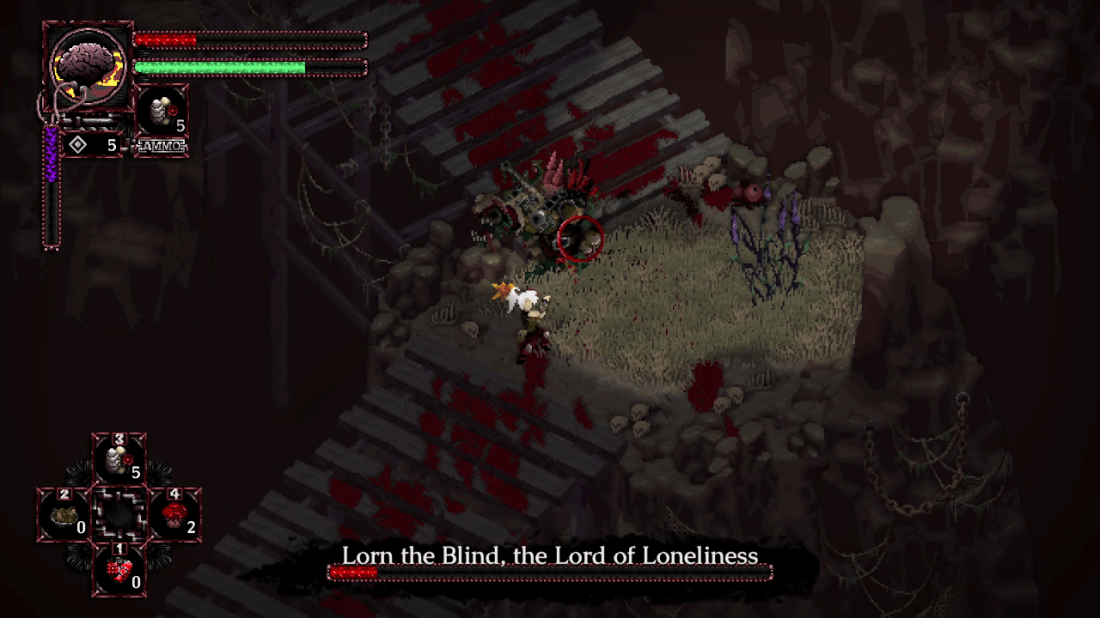Choose the stone cluster item in slot 3
The width and height of the screenshot is (1100, 618).
[x=119, y=460]
